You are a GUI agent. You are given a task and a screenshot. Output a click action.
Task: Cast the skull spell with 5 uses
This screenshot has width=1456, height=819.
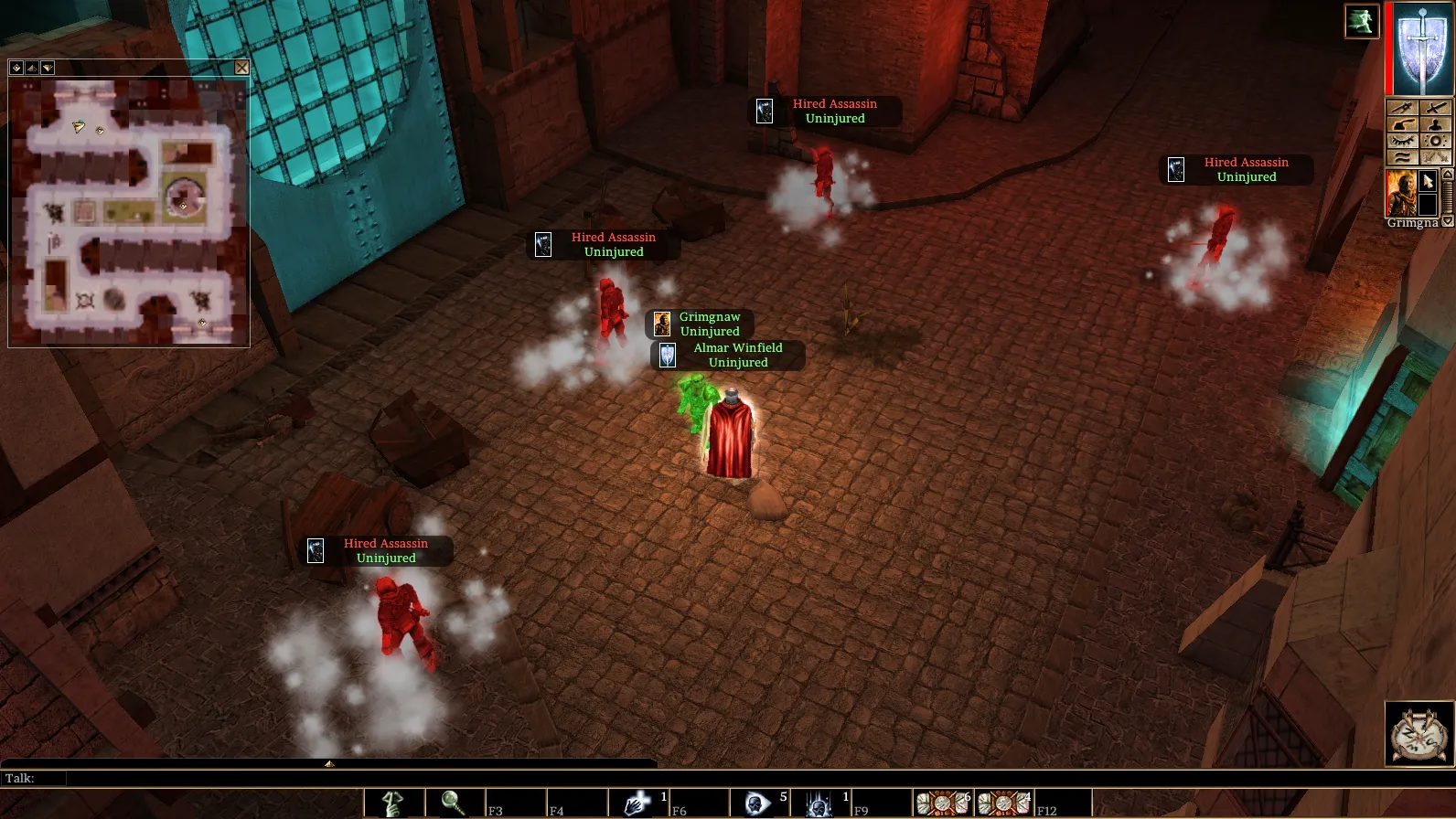pos(758,803)
